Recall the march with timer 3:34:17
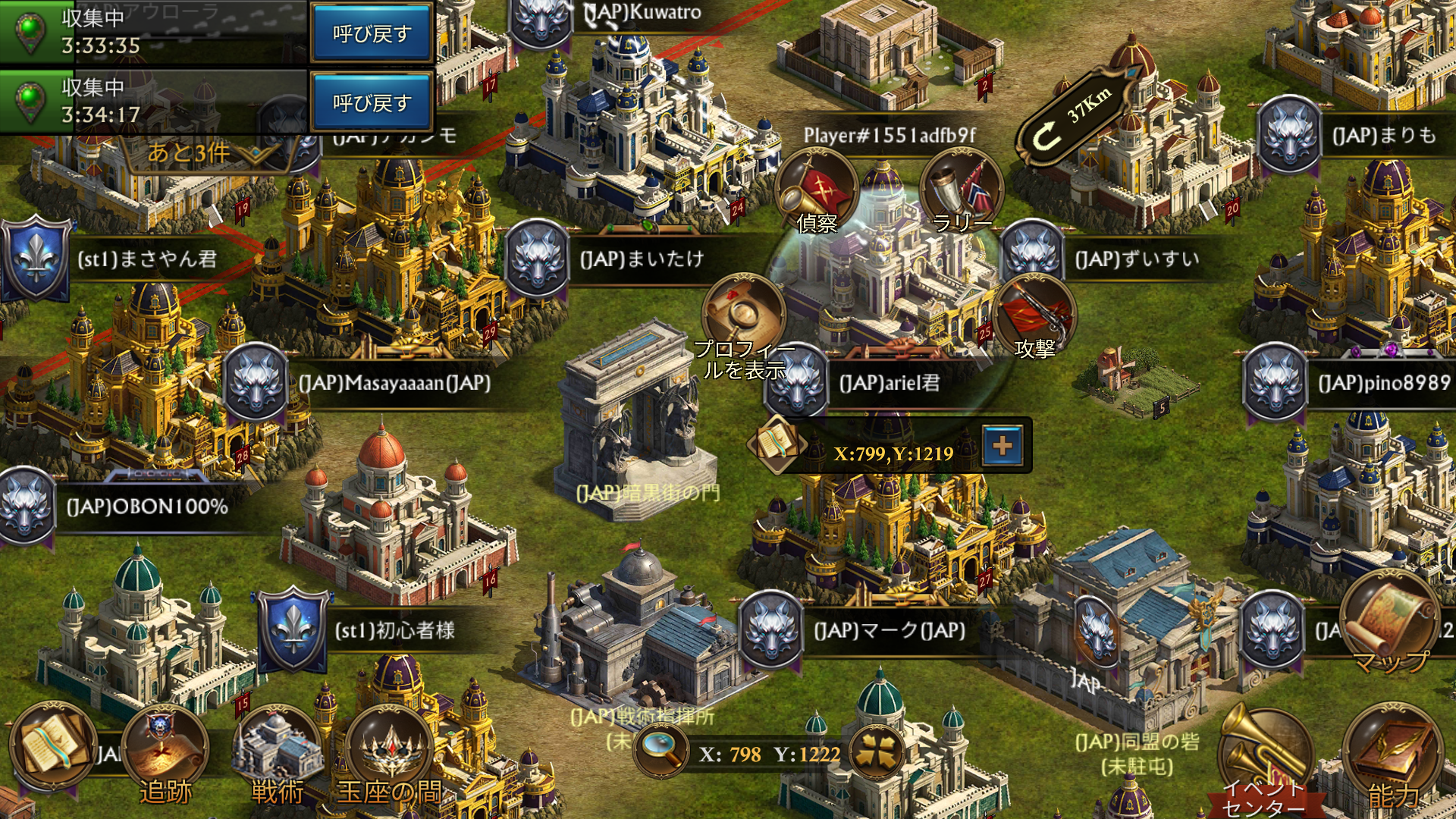The image size is (1456, 819). 371,102
